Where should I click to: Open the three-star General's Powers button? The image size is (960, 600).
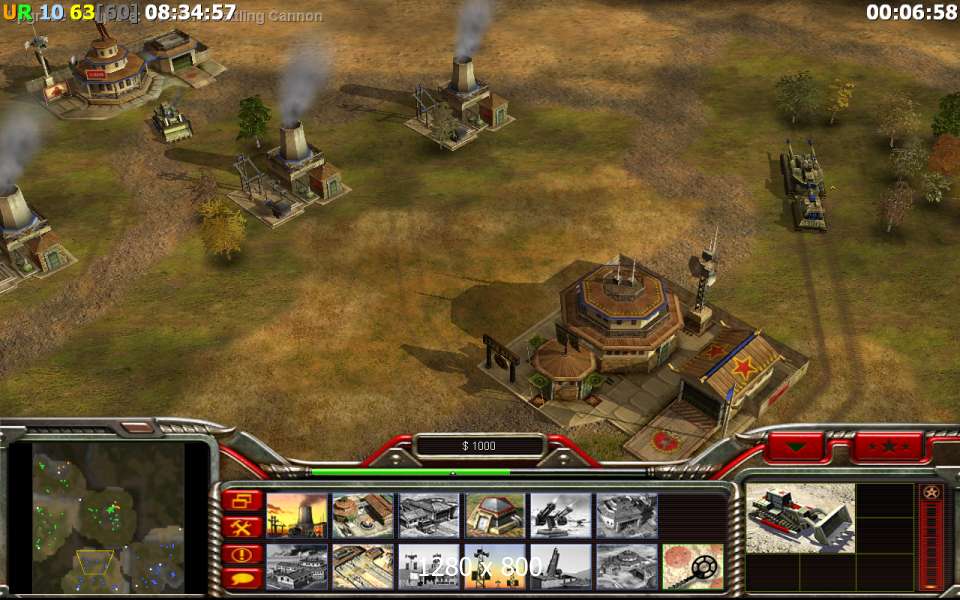[888, 446]
